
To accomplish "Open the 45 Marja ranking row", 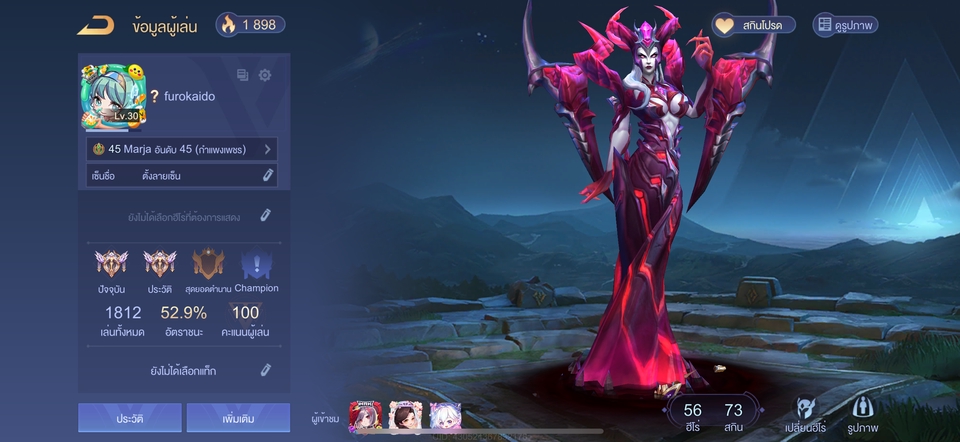I will point(182,149).
